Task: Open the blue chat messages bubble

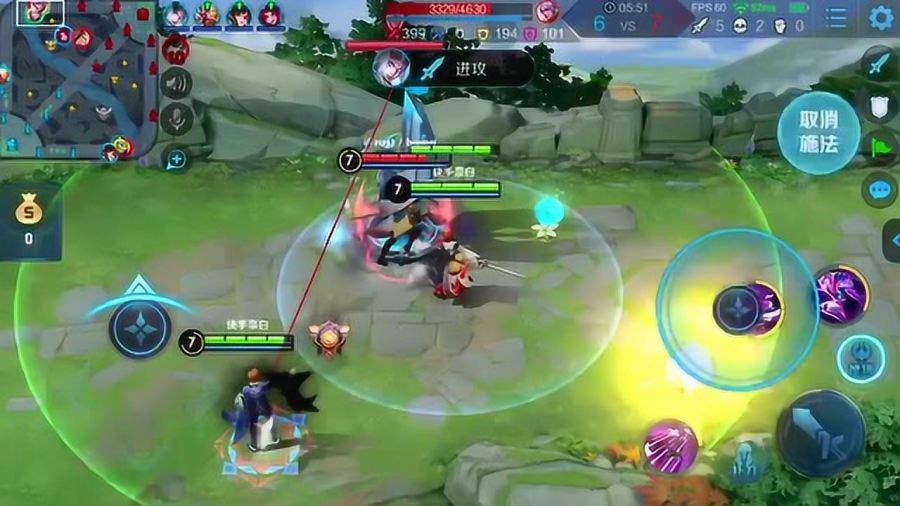Action: (x=880, y=188)
